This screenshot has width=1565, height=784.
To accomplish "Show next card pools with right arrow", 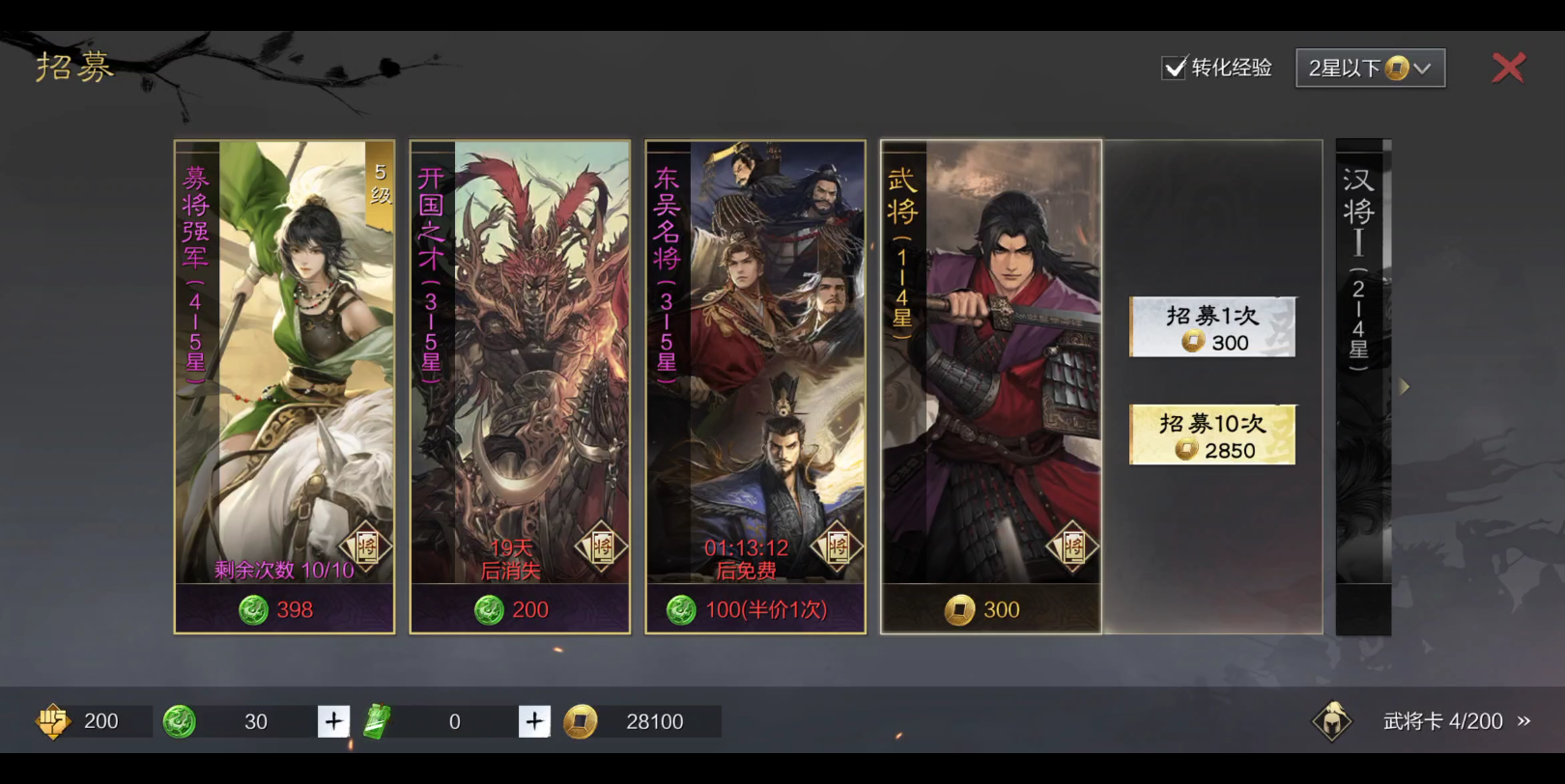I will coord(1405,387).
